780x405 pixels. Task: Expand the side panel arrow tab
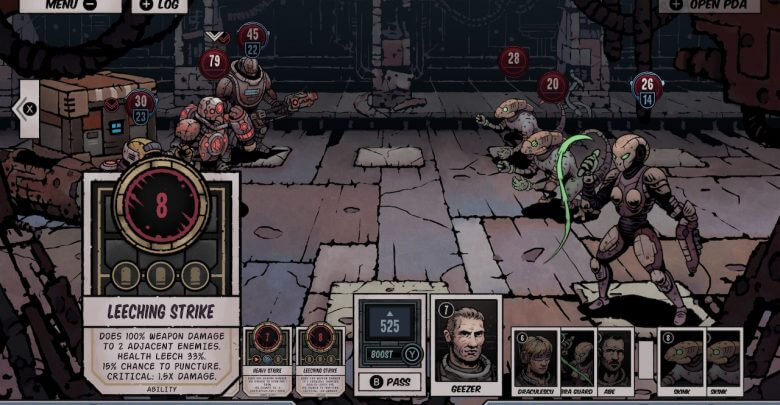(x=28, y=108)
